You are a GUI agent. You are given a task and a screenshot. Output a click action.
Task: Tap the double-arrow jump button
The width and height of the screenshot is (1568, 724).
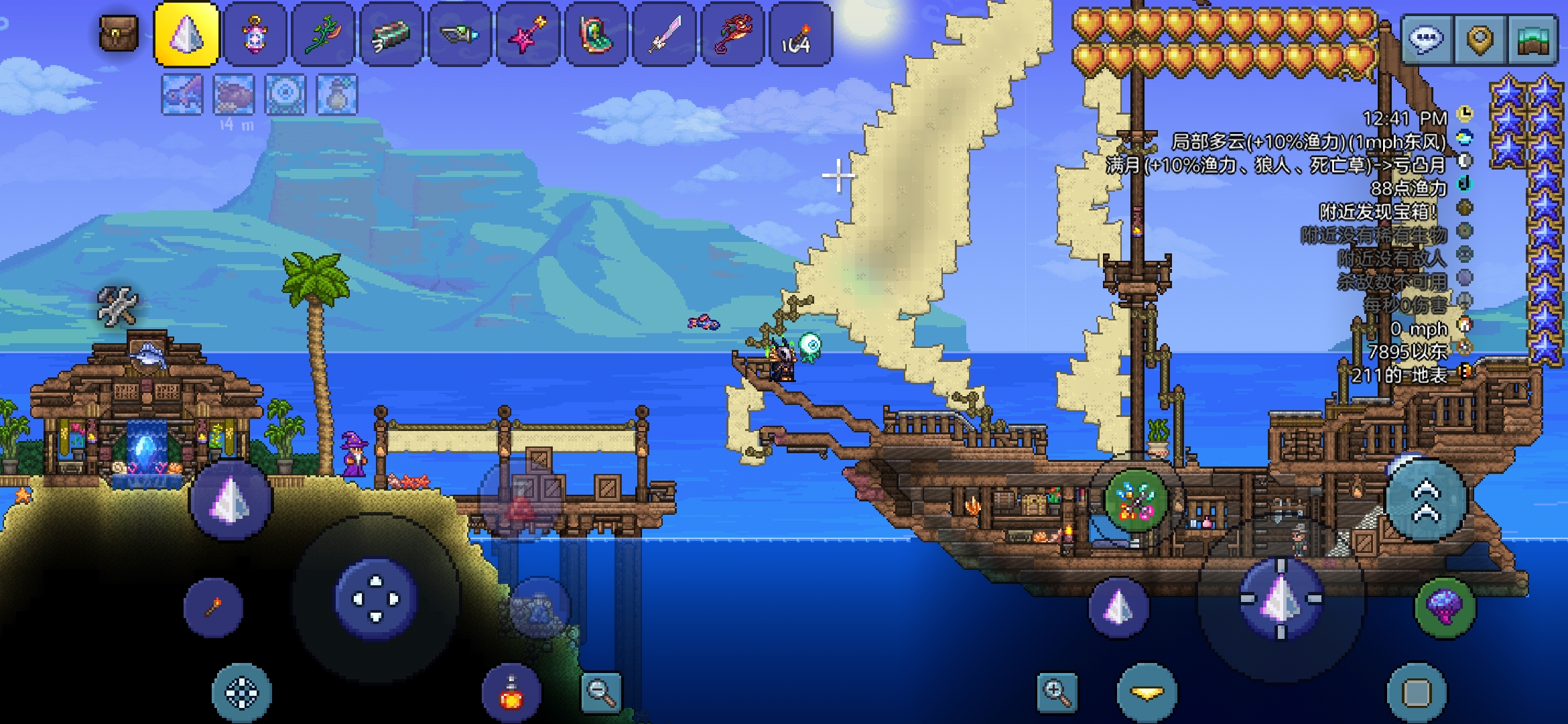[1427, 500]
